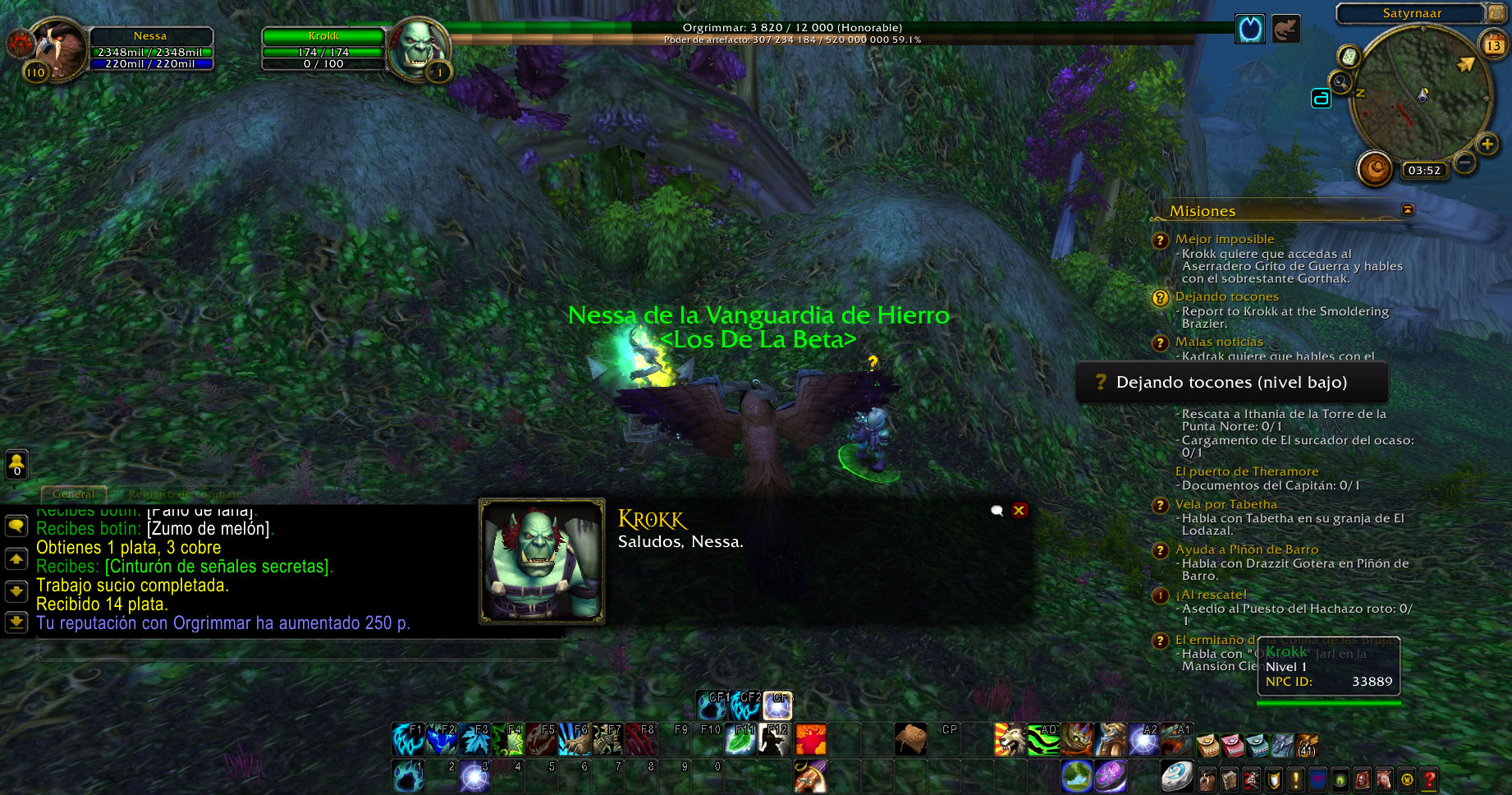The width and height of the screenshot is (1512, 795).
Task: Open the red question mark help button
Action: click(1430, 779)
